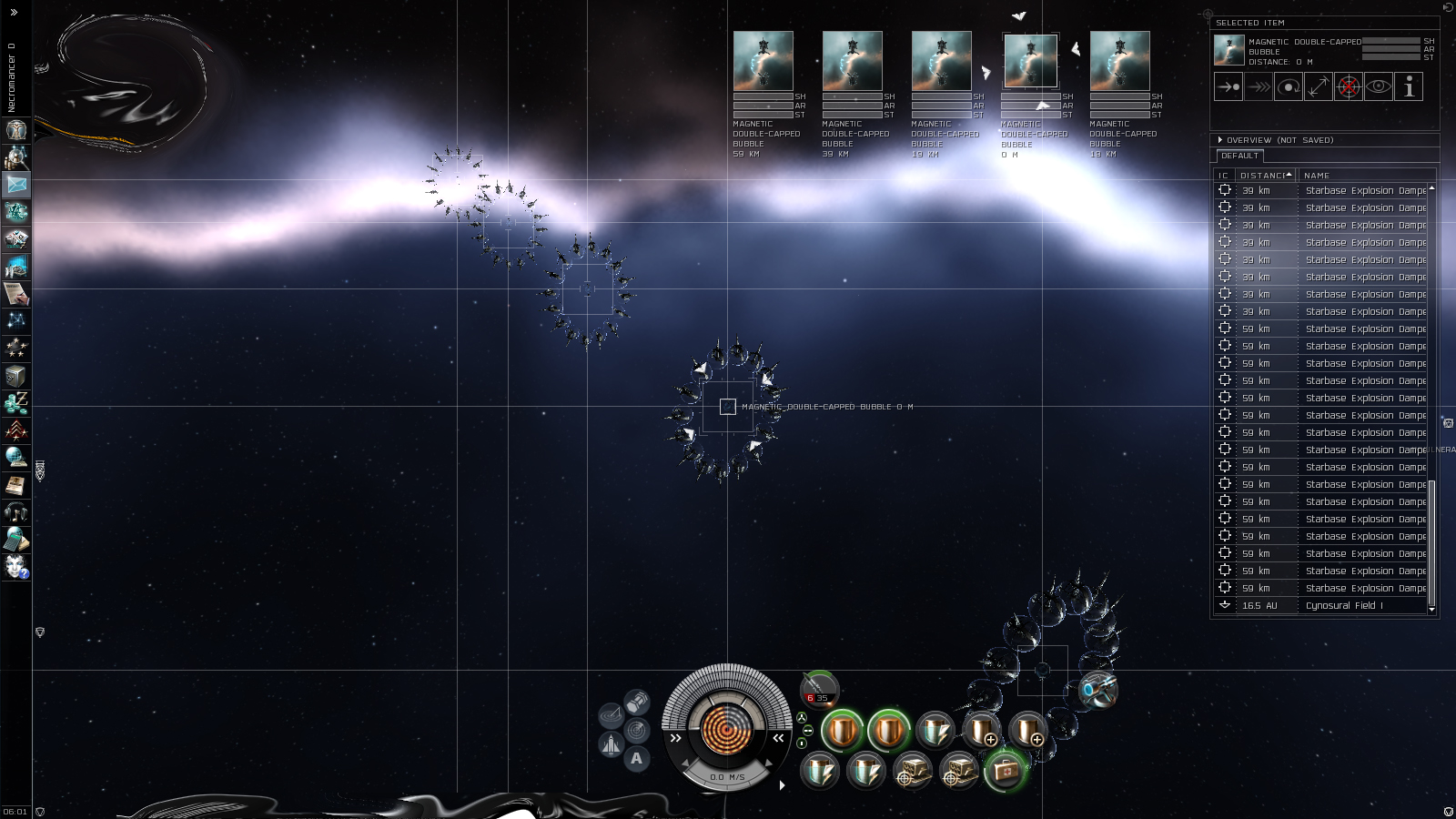Select the locked target bubble at 59 km
The height and width of the screenshot is (819, 1456).
tap(763, 61)
